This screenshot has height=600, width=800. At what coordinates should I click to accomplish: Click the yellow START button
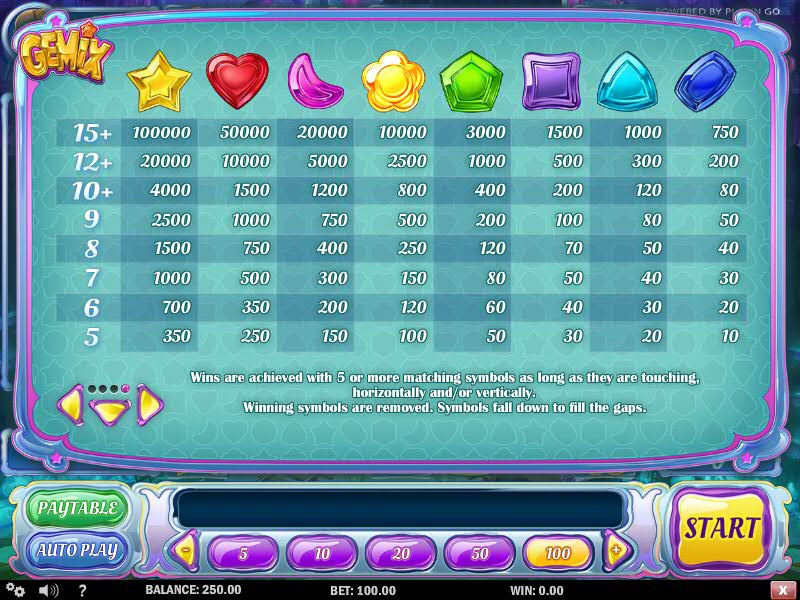point(720,527)
